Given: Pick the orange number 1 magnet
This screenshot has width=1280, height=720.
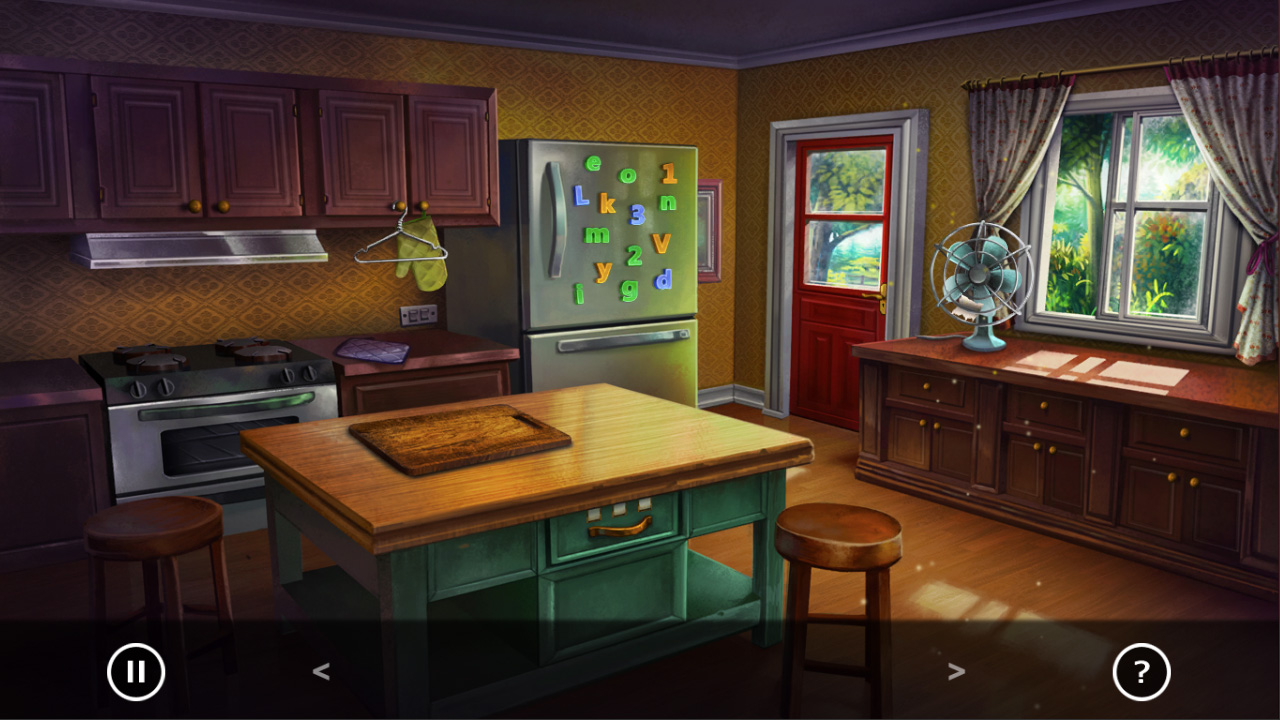Looking at the screenshot, I should coord(667,174).
